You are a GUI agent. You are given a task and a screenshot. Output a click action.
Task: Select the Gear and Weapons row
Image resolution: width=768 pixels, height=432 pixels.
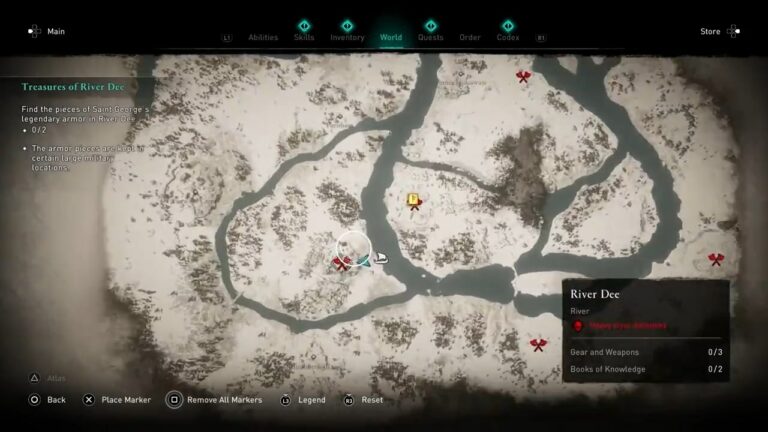tap(646, 352)
